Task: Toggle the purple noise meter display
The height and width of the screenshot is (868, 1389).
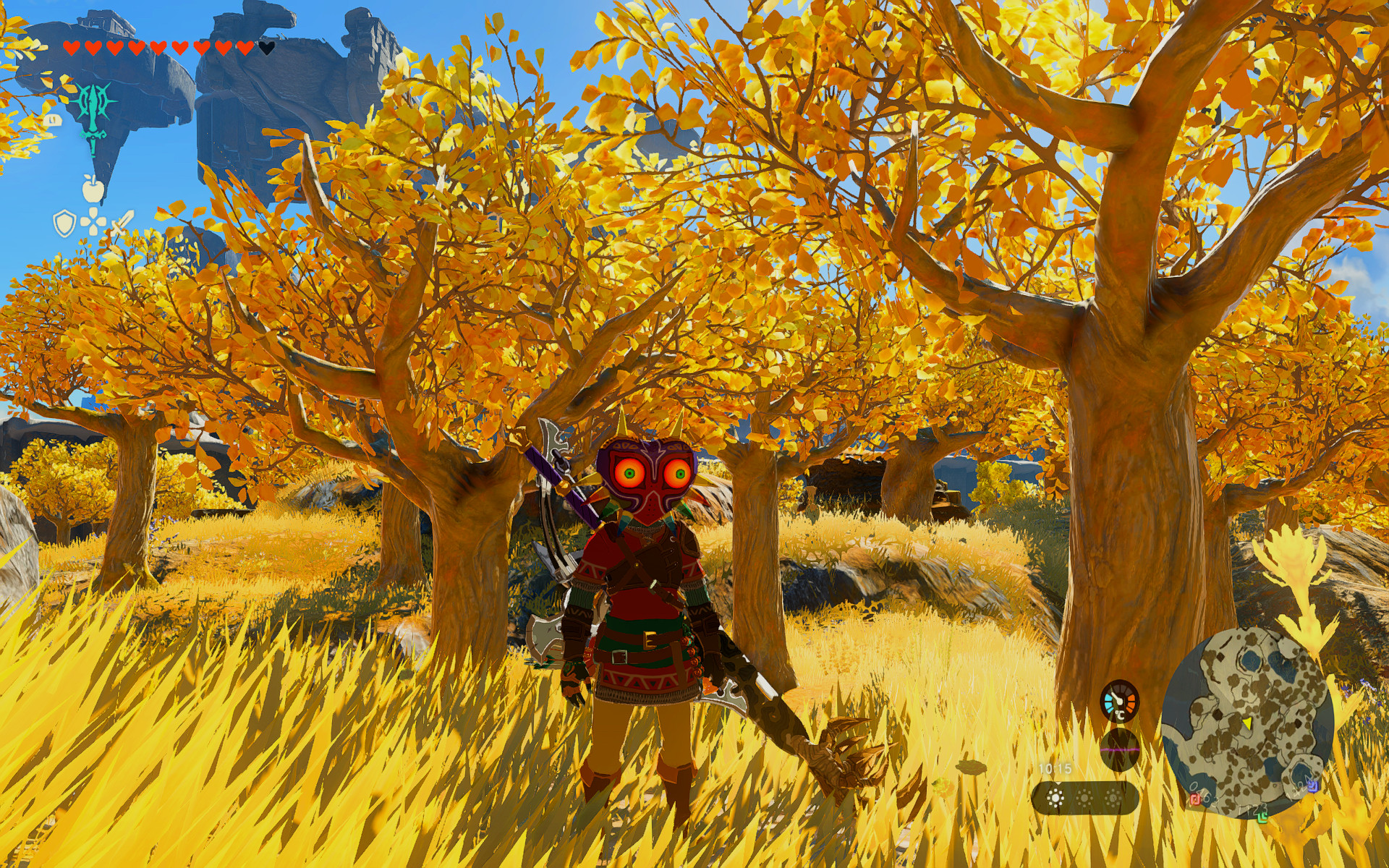Action: coord(1120,749)
